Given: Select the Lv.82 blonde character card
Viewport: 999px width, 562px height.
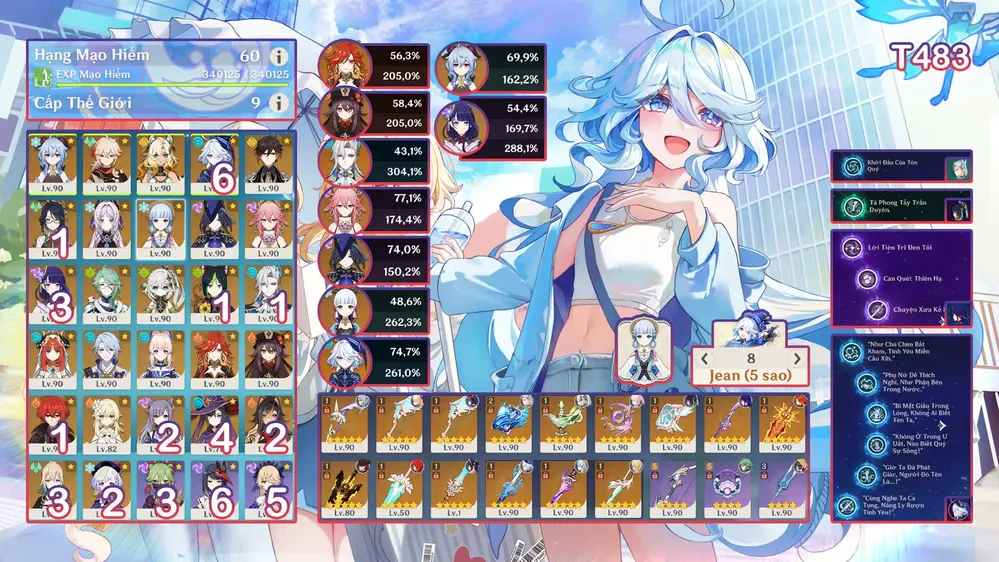Looking at the screenshot, I should click(107, 423).
